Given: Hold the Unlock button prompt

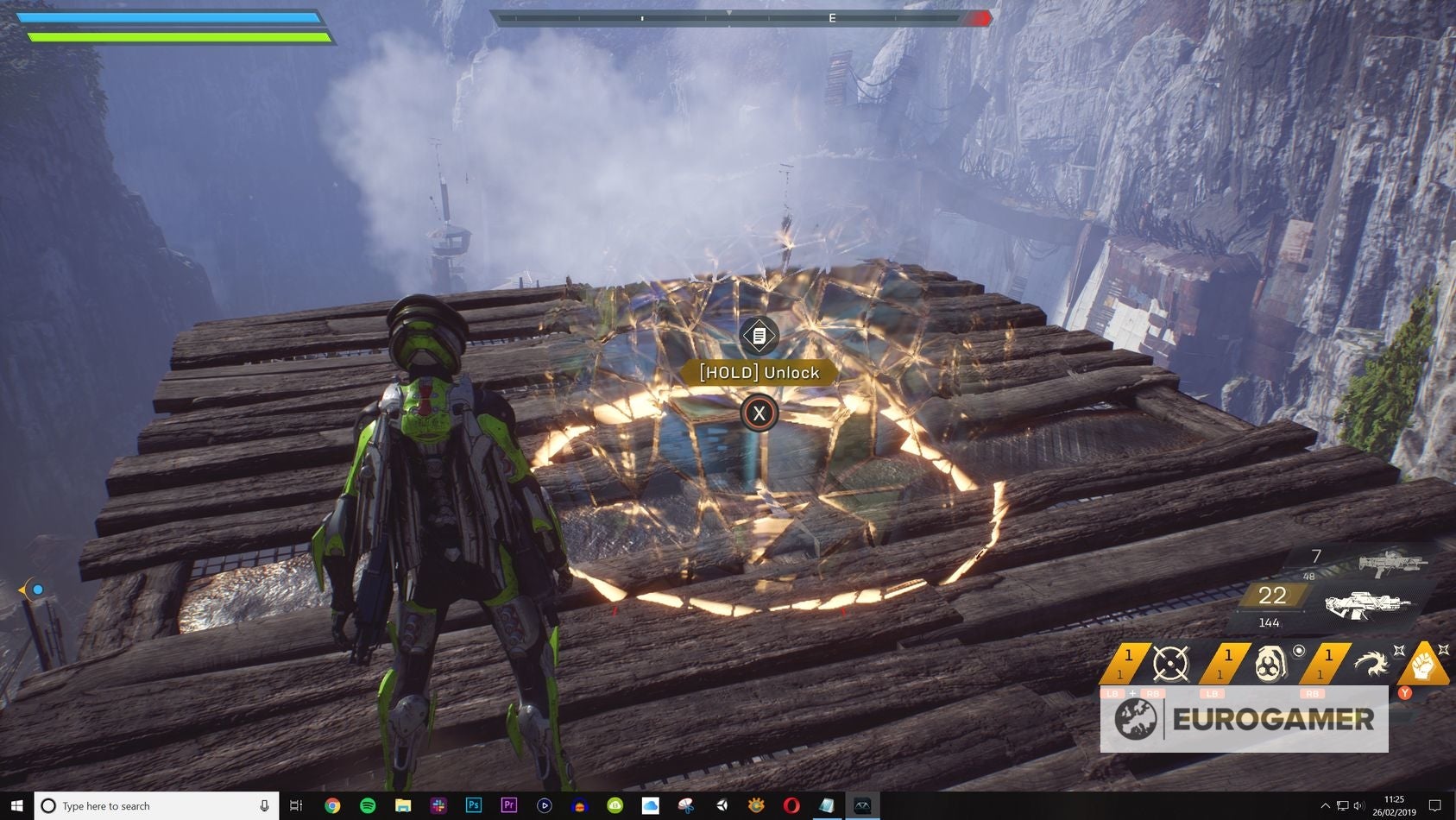Looking at the screenshot, I should click(x=759, y=373).
